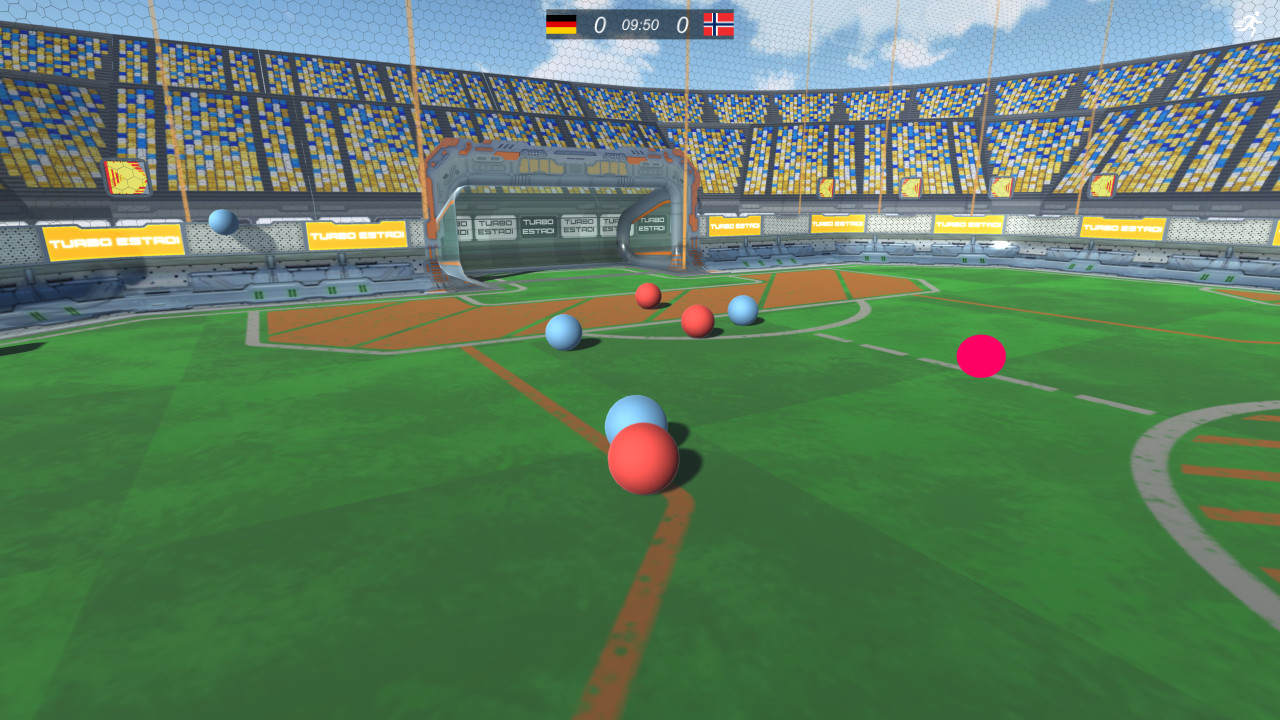Click the match timer showing 09:50

pos(640,24)
